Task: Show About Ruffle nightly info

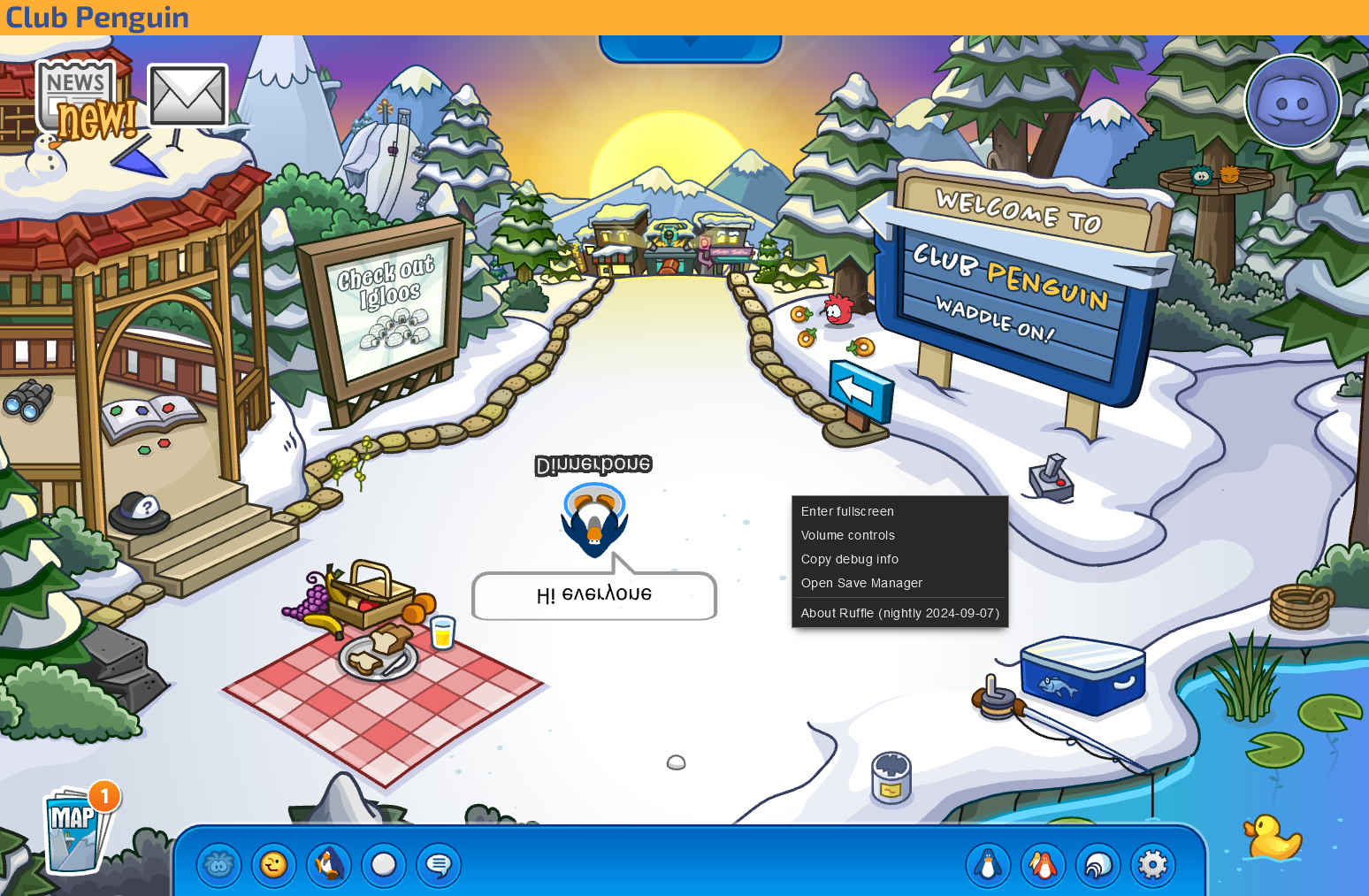Action: coord(899,613)
